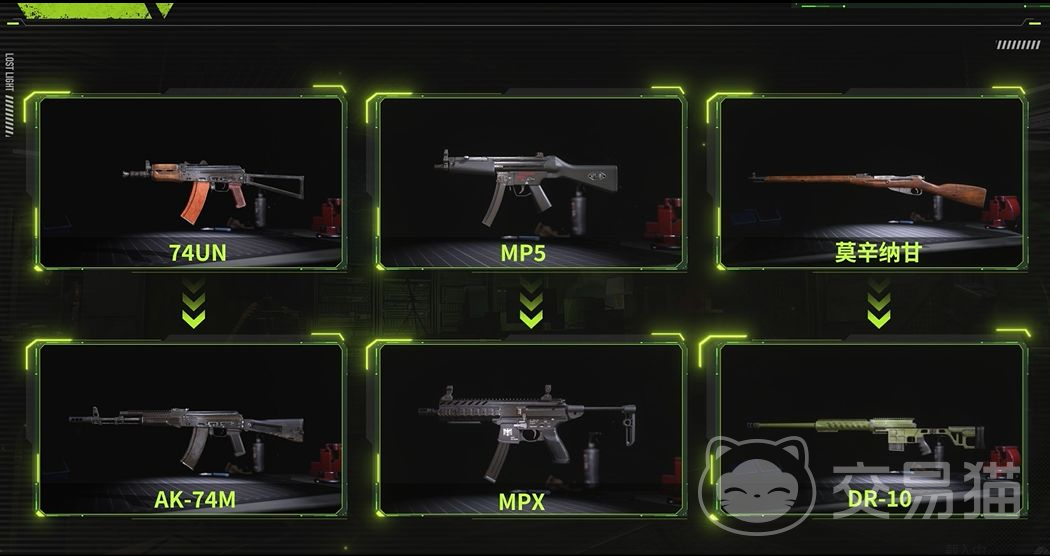Pick the 莫辛纳甘 rifle card
1050x556 pixels.
coord(871,182)
